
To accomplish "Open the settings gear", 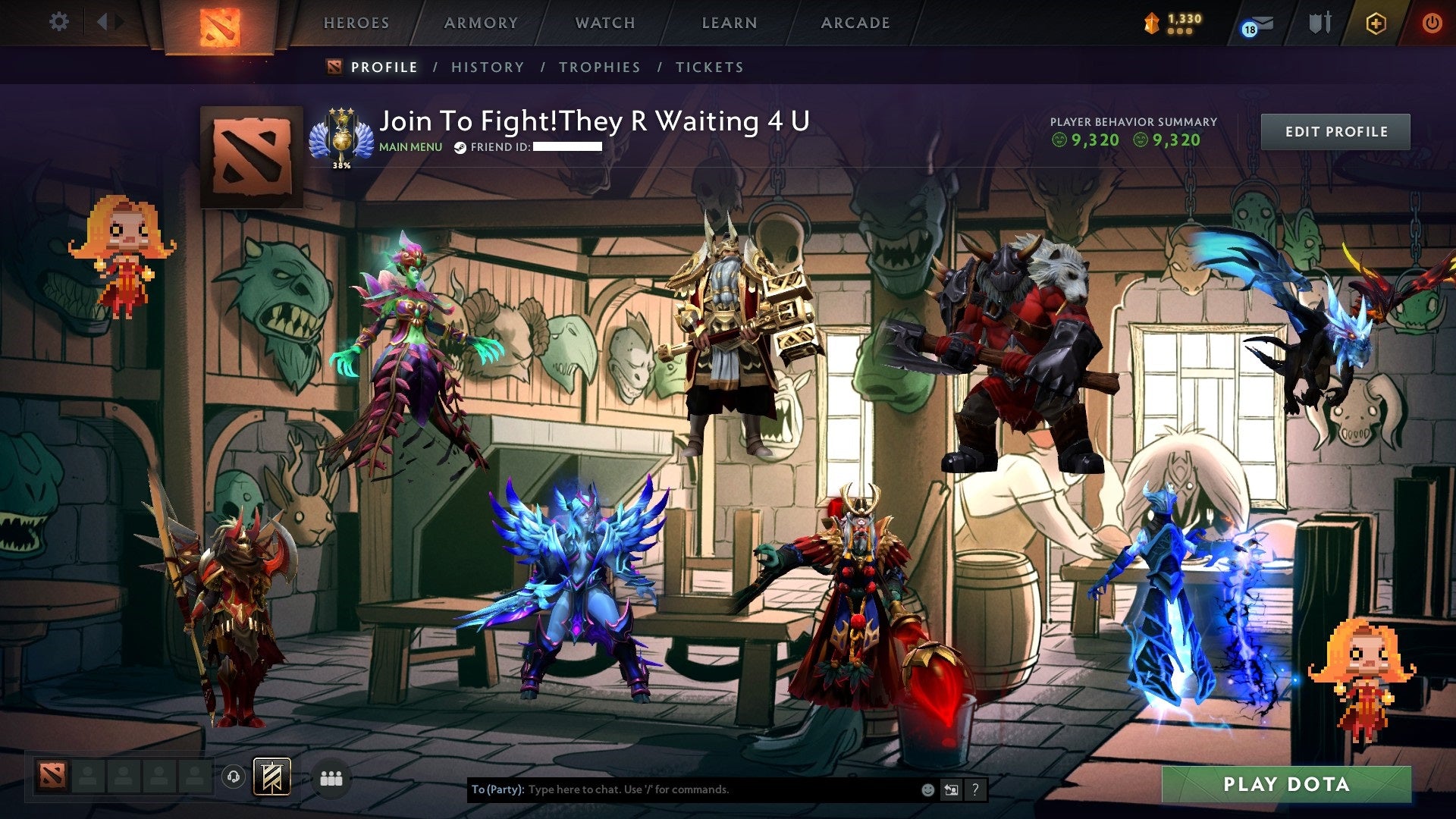I will pos(59,22).
